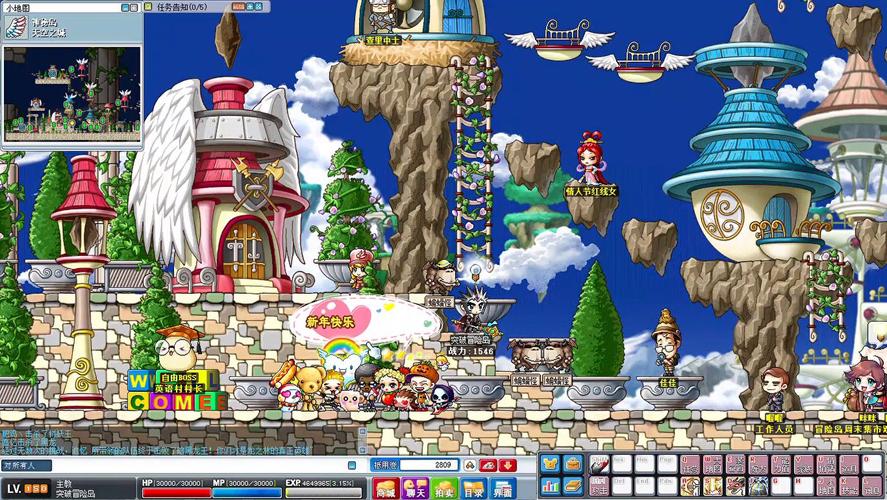Open the bar chart stats shortcut
The height and width of the screenshot is (500, 887).
click(x=551, y=487)
